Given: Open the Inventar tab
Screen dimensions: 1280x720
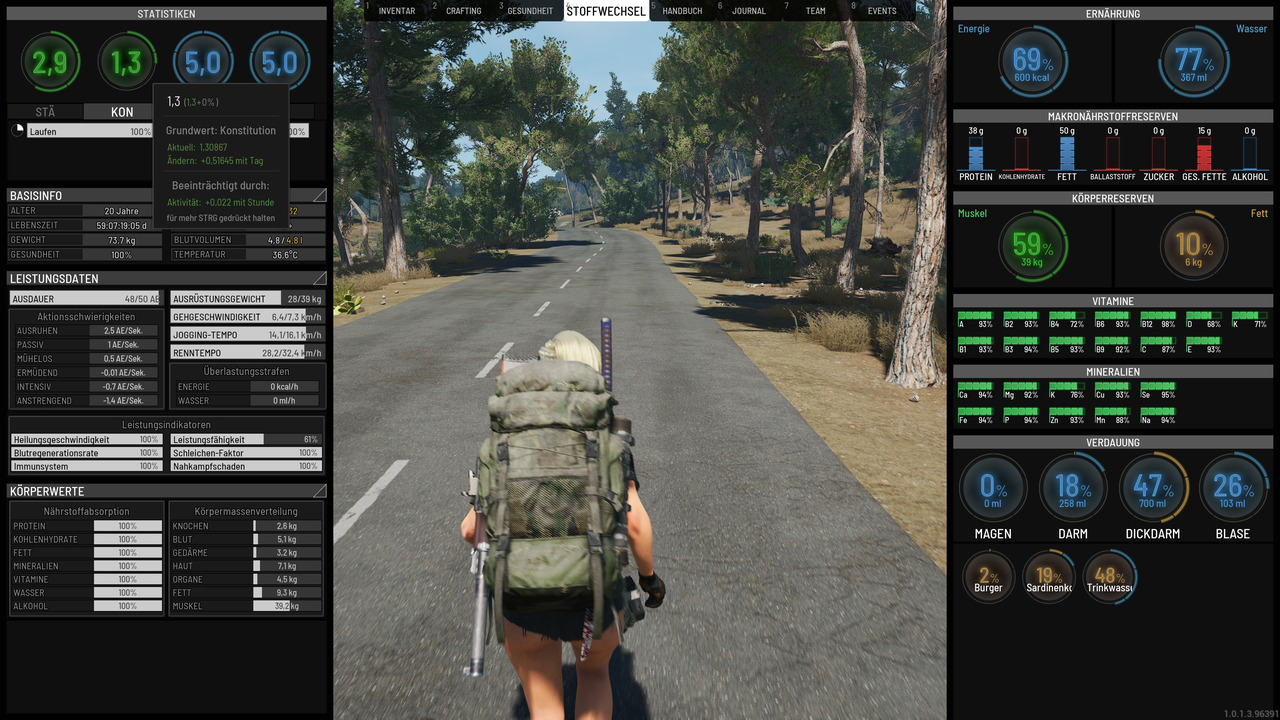Looking at the screenshot, I should 397,11.
